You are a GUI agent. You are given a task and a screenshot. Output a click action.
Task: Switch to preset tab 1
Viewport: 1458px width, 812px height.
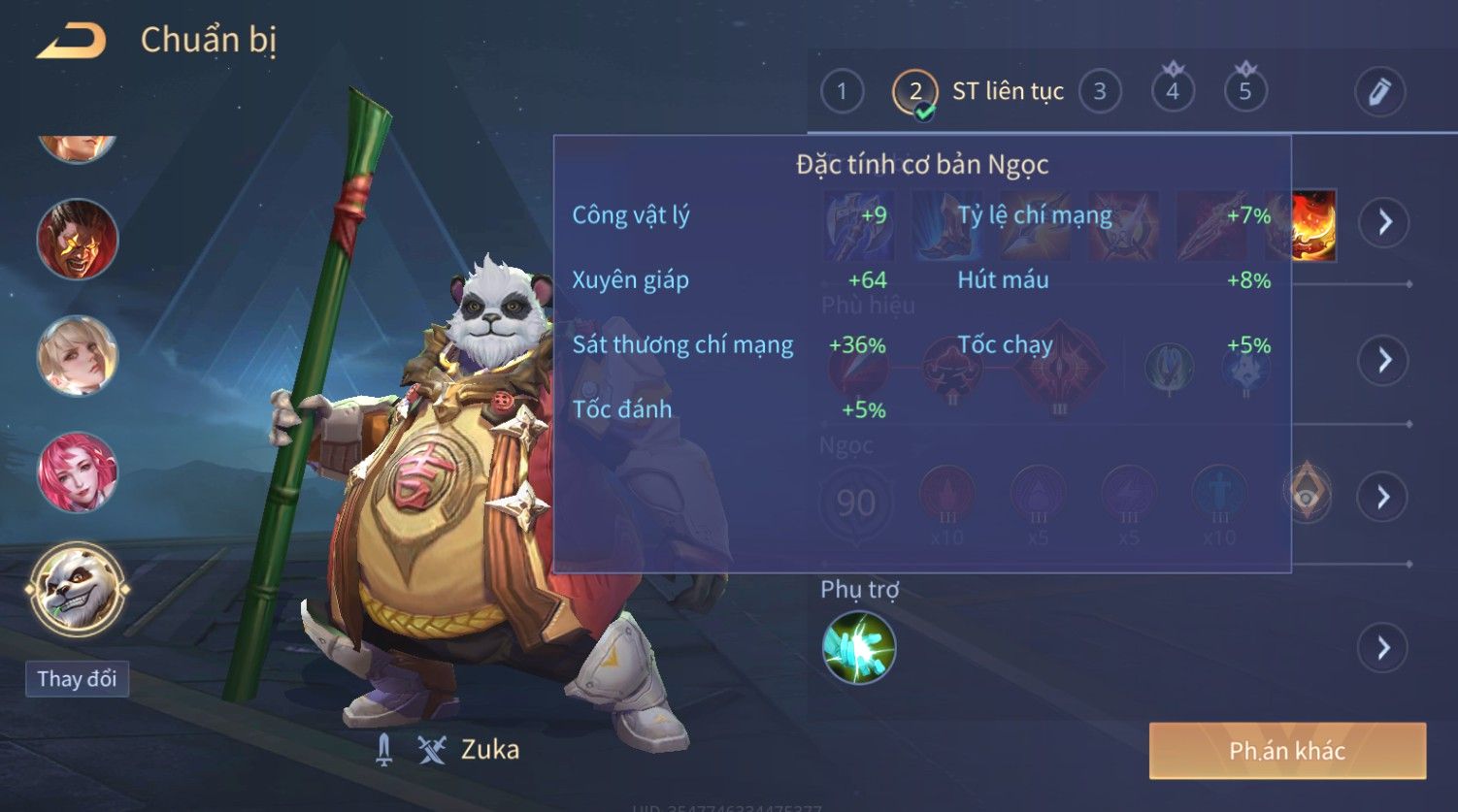pos(842,92)
